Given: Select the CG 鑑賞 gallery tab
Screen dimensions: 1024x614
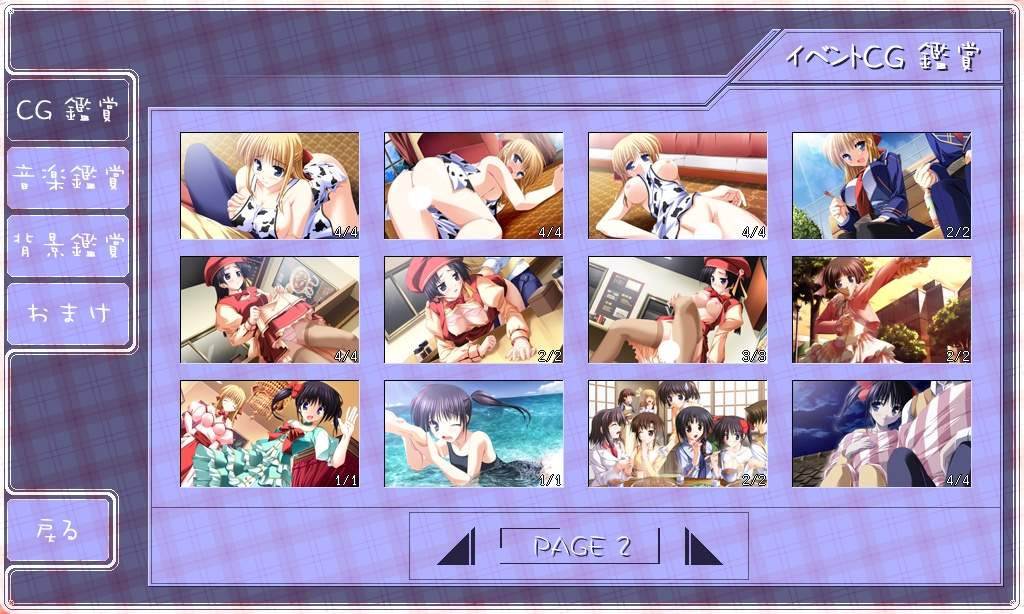Looking at the screenshot, I should (68, 109).
